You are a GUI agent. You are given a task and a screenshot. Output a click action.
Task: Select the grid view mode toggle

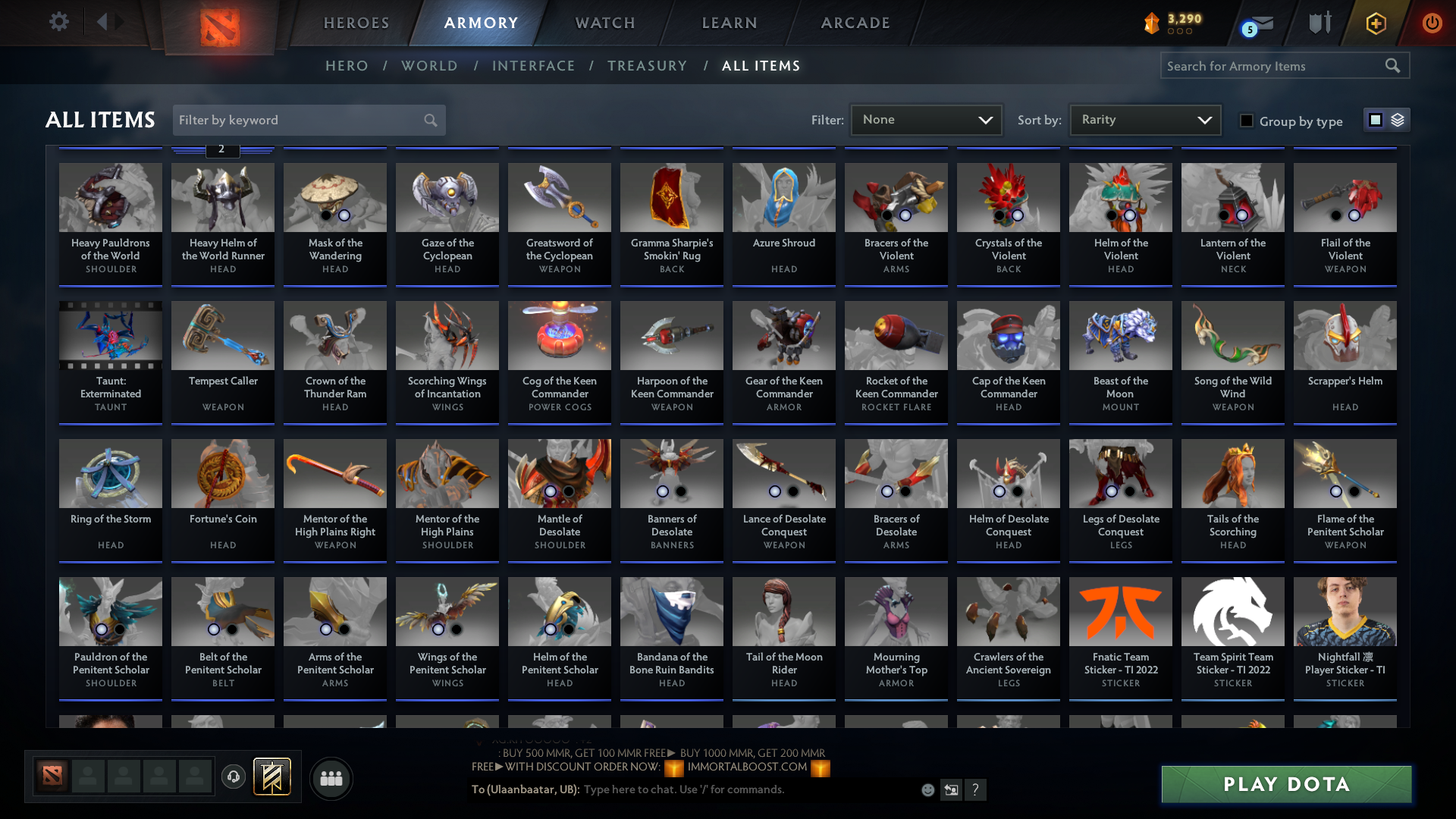[1376, 119]
